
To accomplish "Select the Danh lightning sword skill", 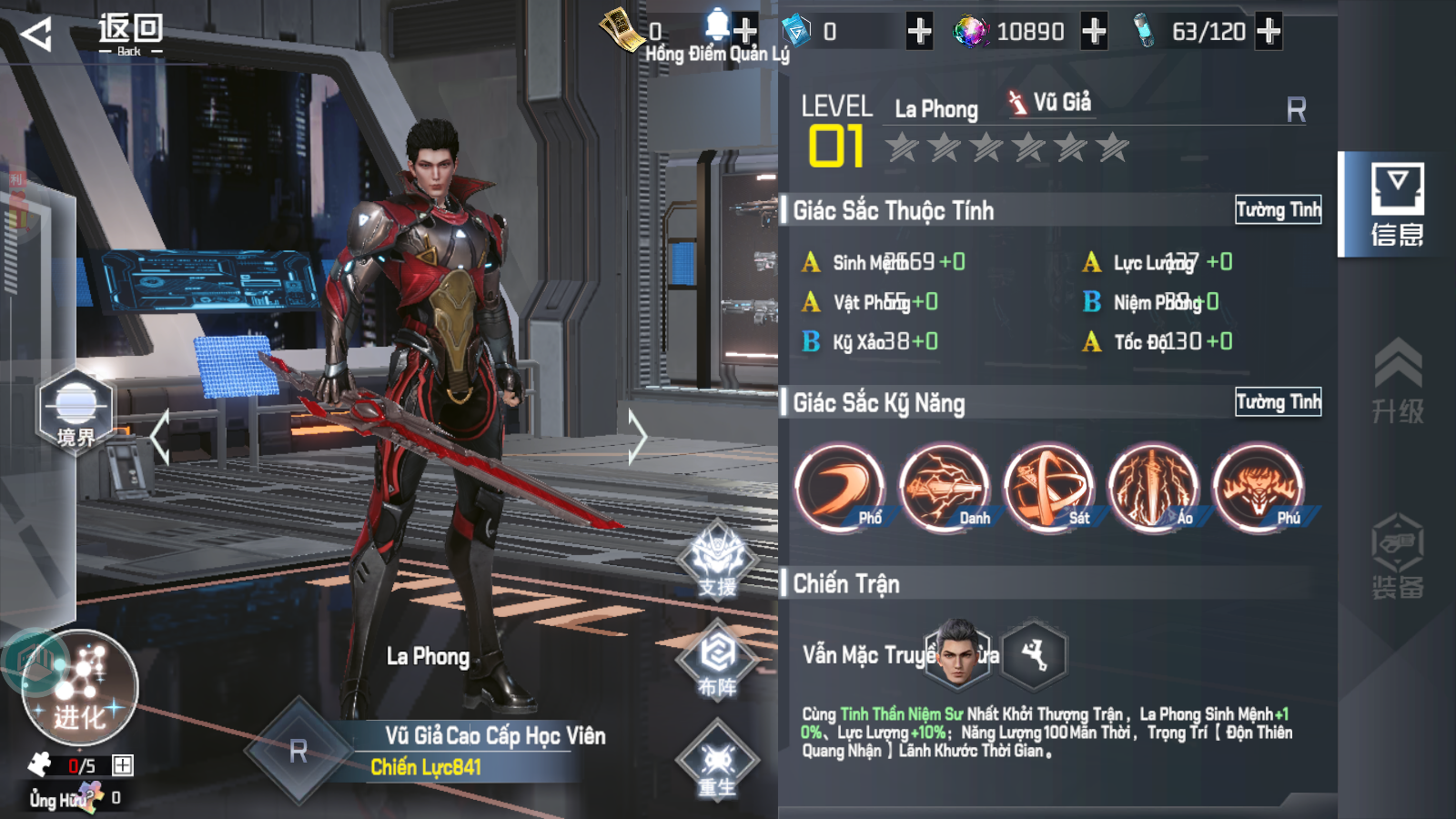I will tap(944, 488).
